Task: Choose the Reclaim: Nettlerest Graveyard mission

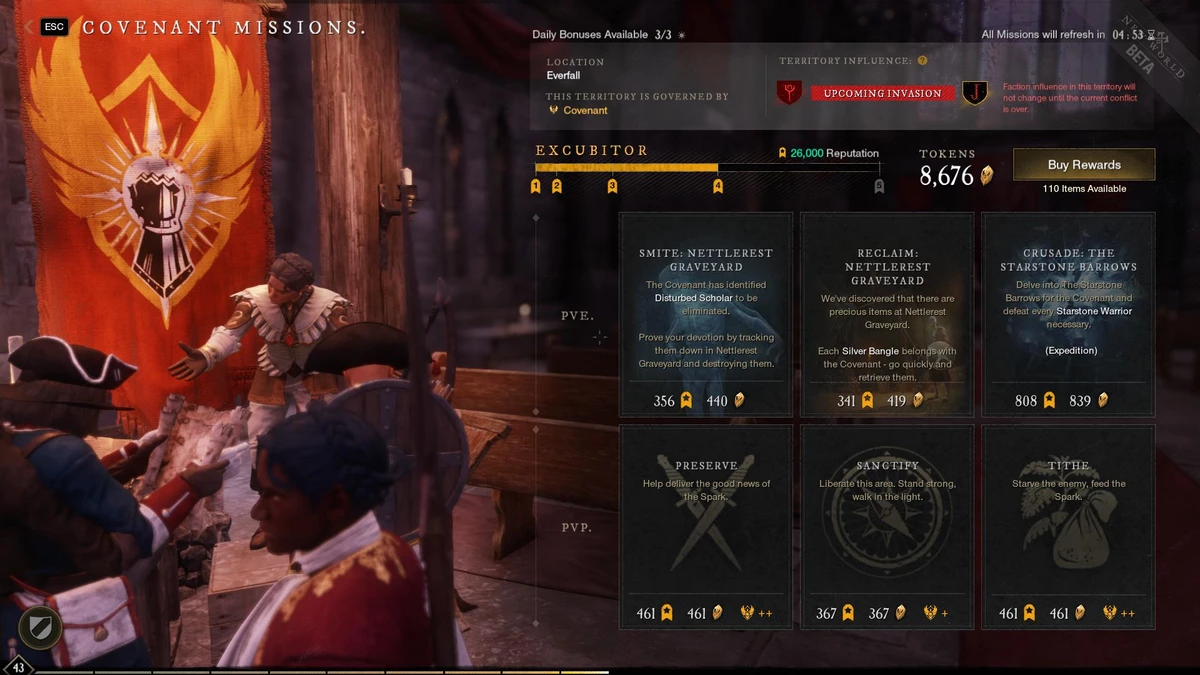Action: tap(887, 314)
